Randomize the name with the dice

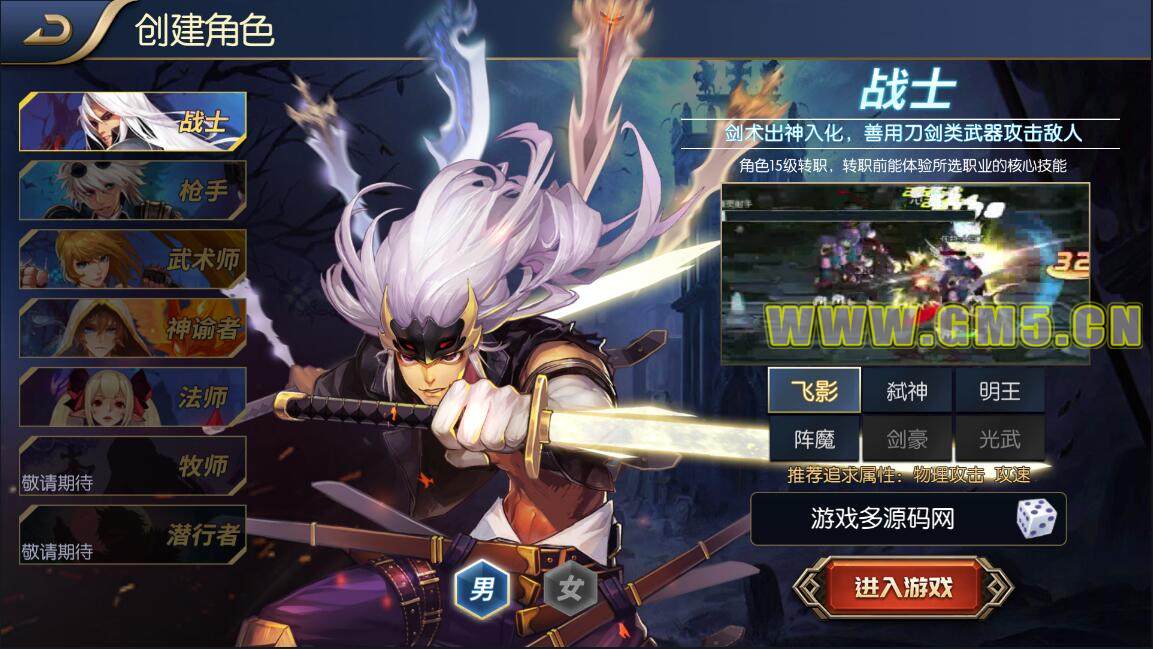[x=1035, y=518]
